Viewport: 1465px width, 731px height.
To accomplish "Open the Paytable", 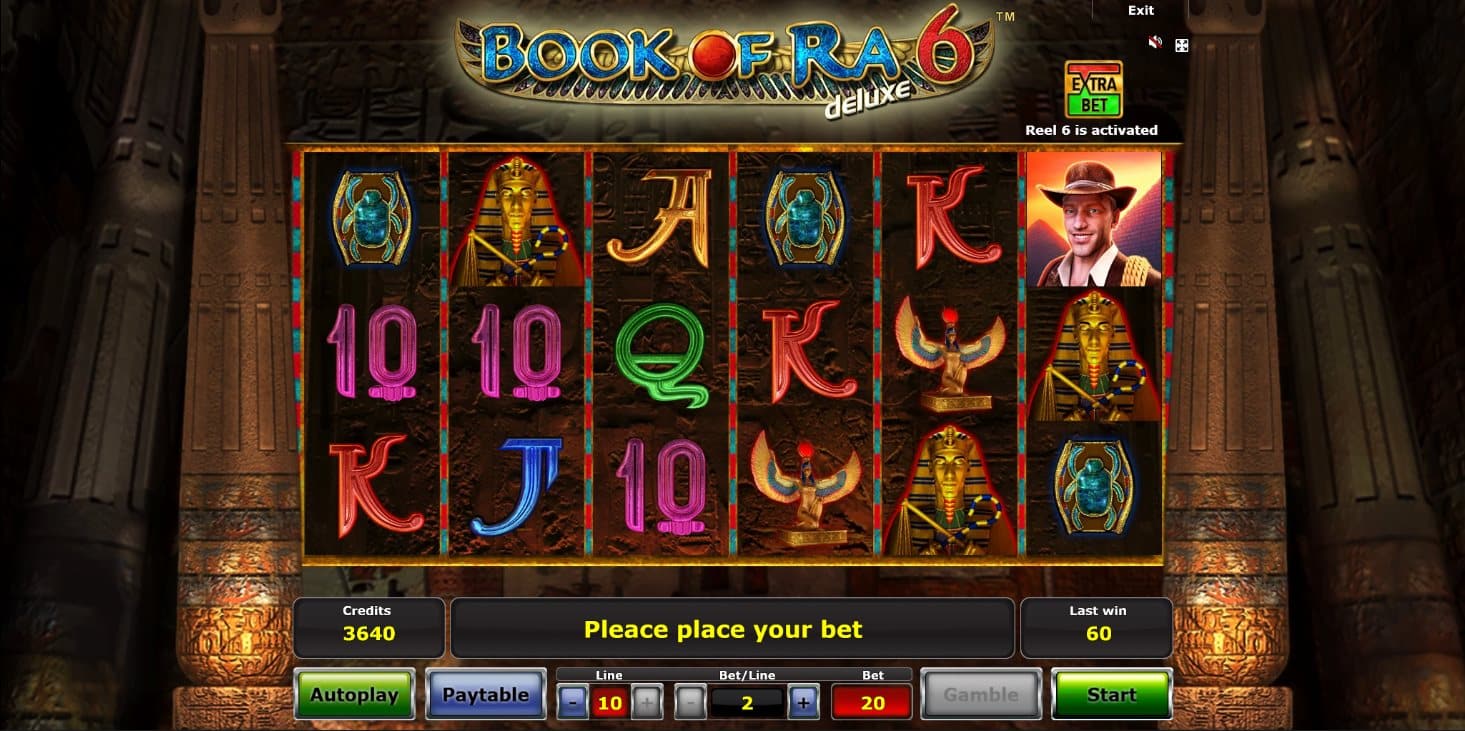I will click(486, 694).
